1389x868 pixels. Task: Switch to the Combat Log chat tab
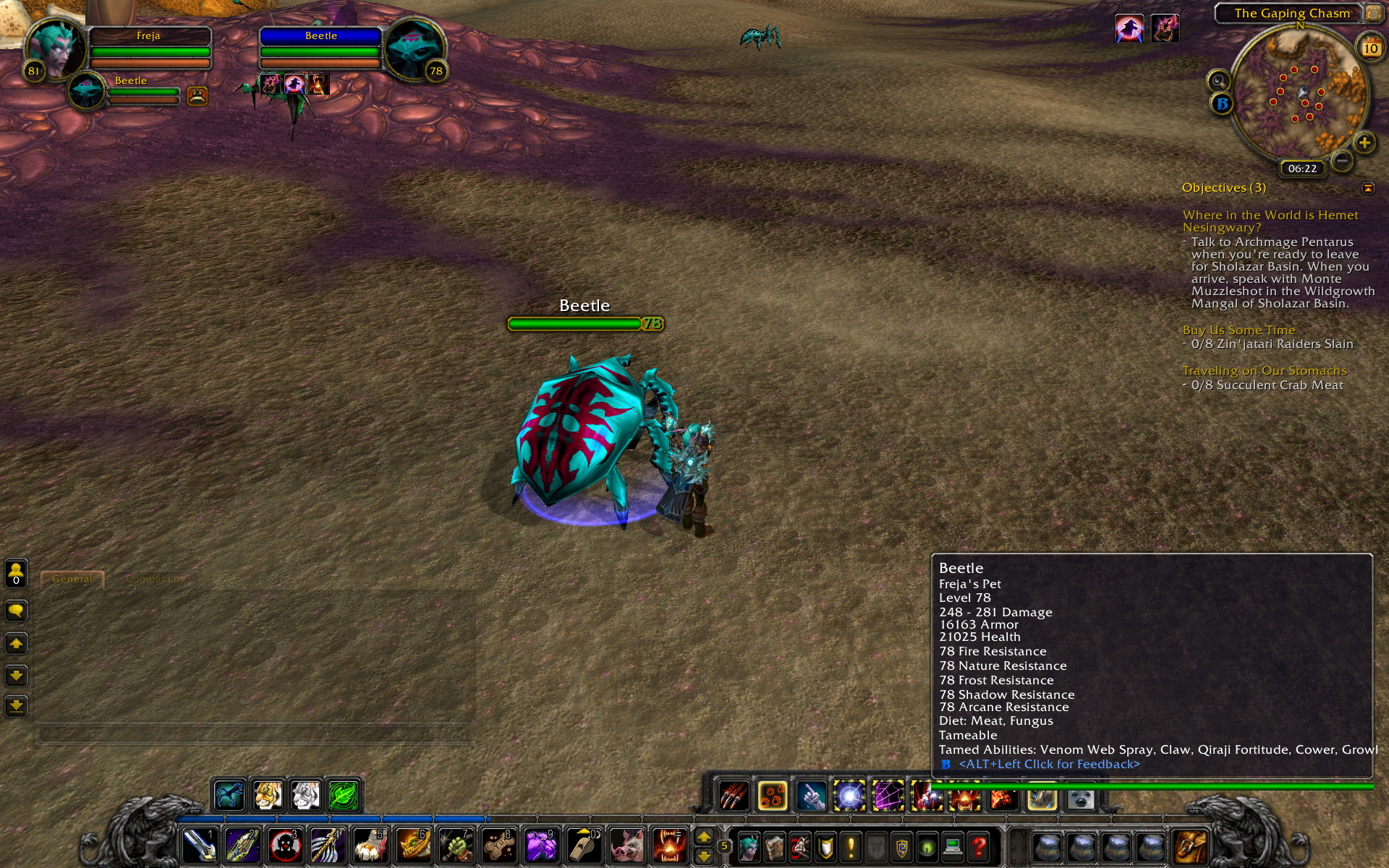155,579
